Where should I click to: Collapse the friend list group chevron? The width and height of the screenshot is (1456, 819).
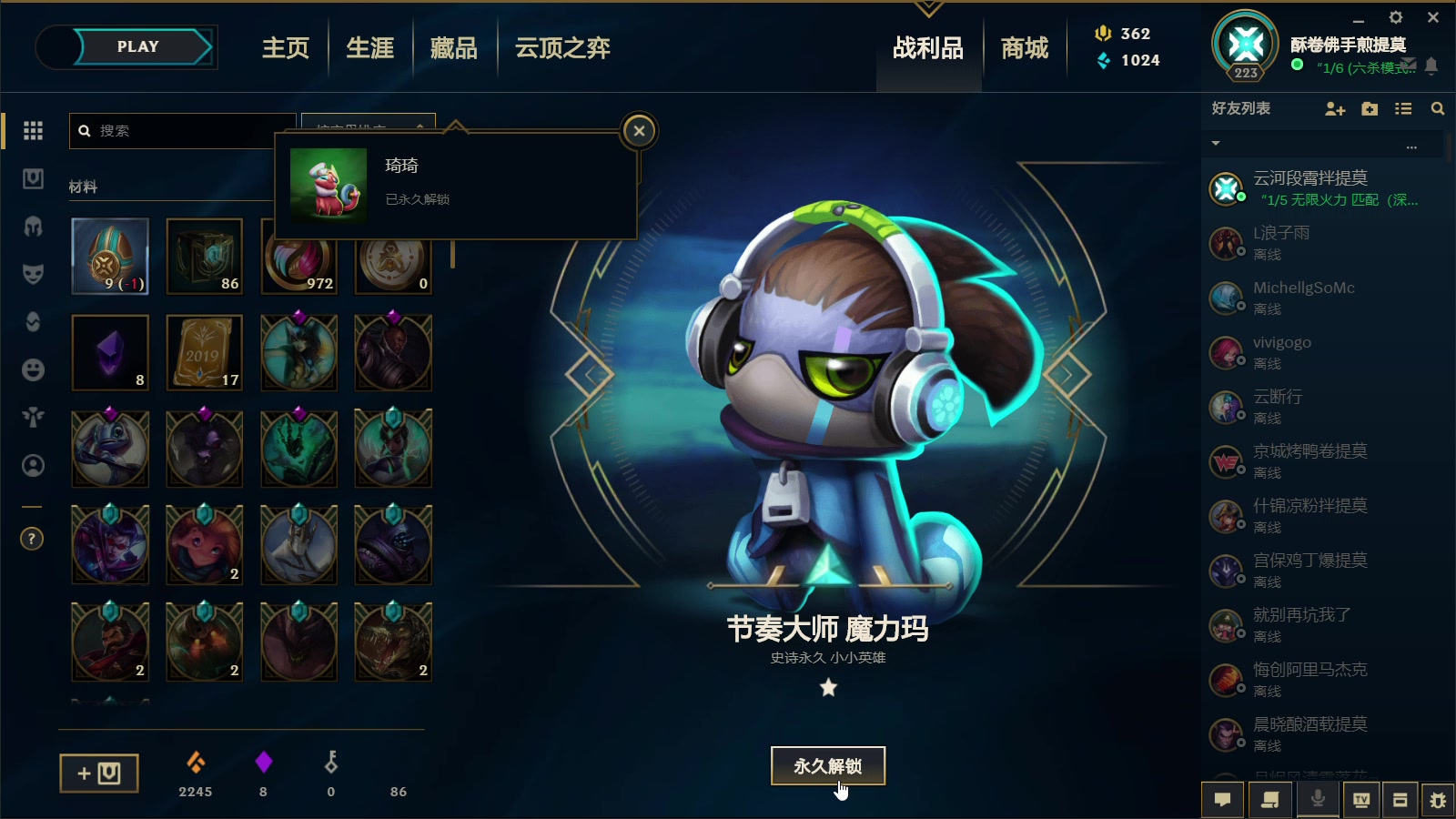pyautogui.click(x=1216, y=144)
